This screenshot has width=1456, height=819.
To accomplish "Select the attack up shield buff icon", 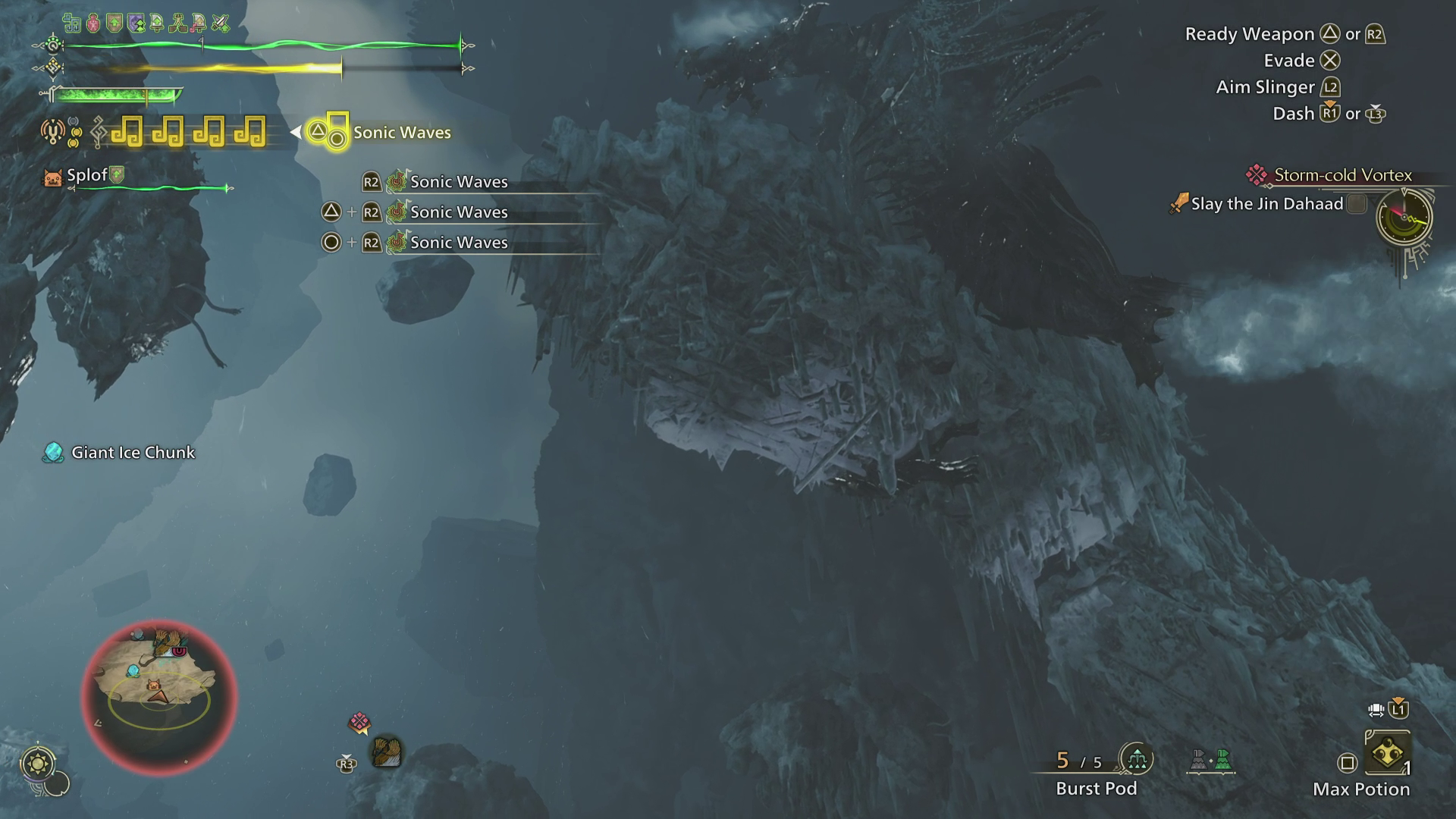I will 114,22.
